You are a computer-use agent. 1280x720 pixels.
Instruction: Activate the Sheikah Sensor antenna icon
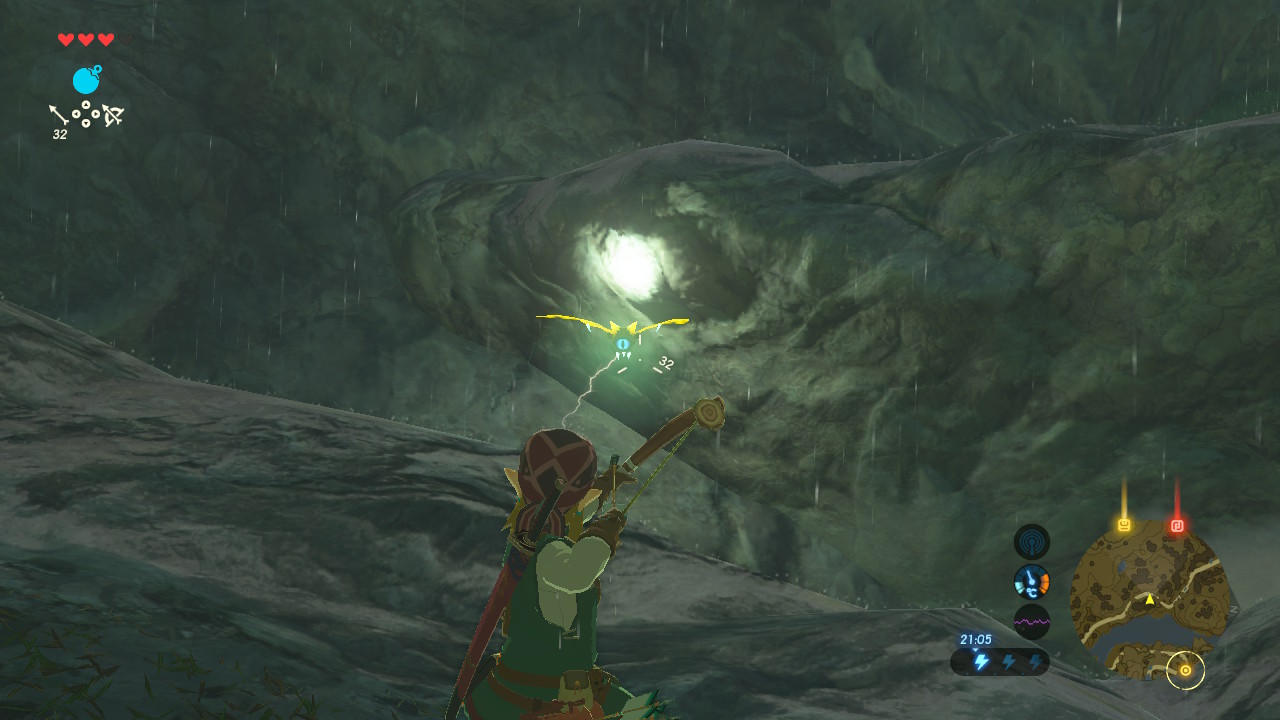[1032, 542]
